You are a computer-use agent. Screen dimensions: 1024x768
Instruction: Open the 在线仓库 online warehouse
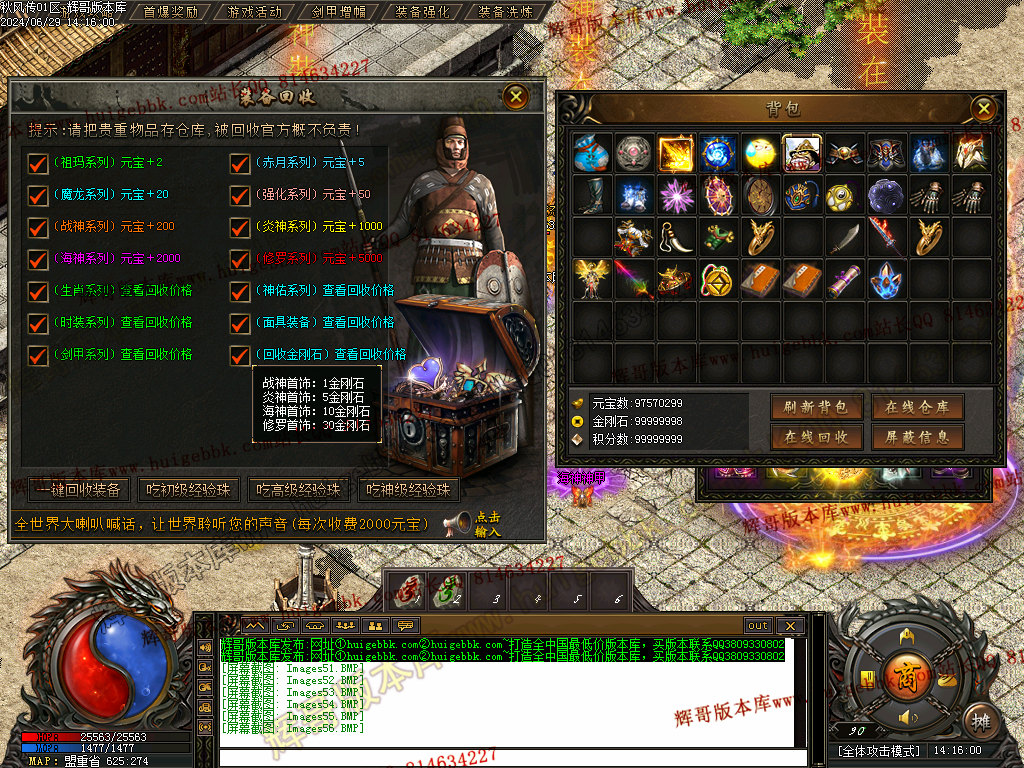click(917, 407)
